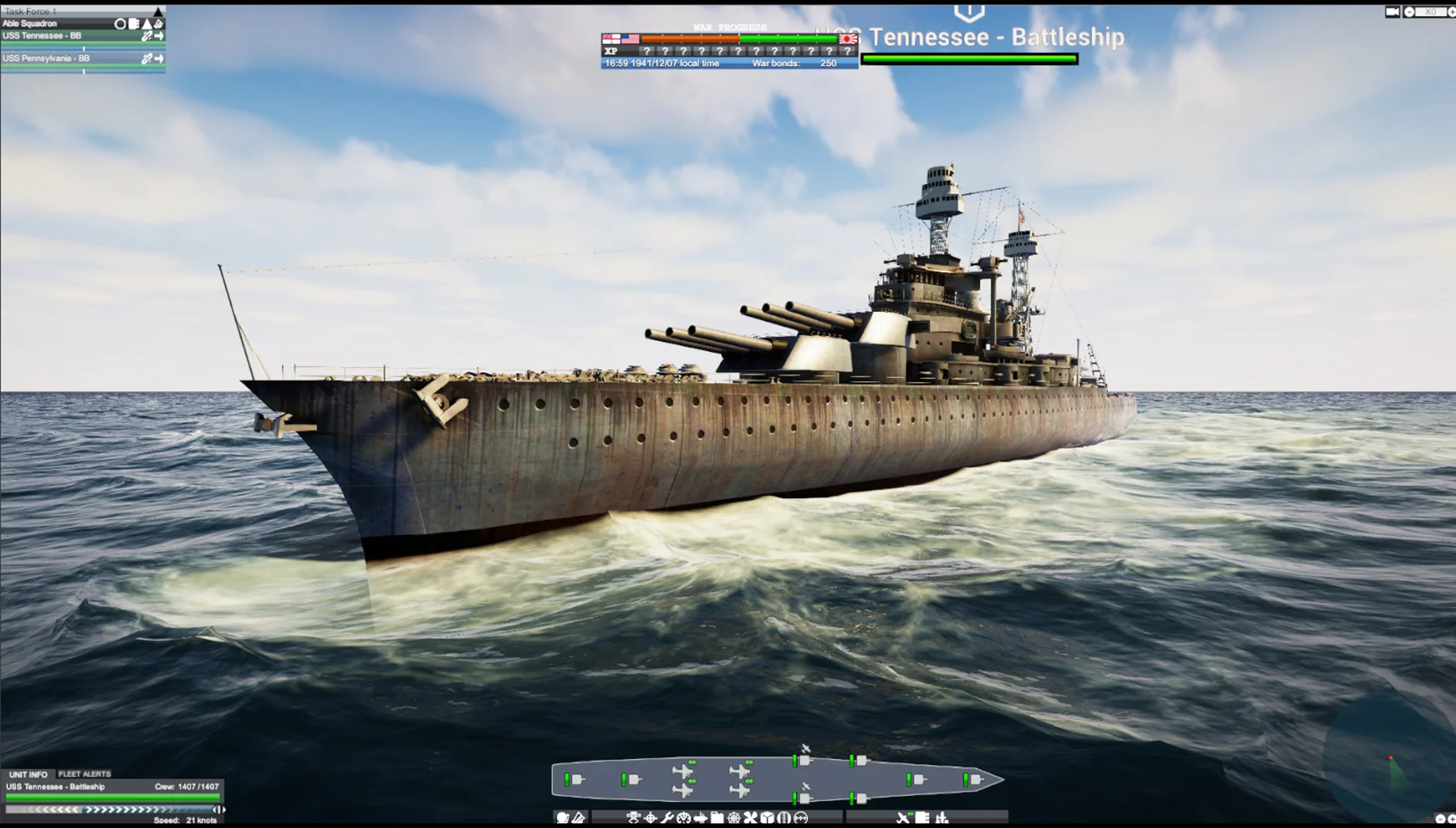Image resolution: width=1456 pixels, height=828 pixels.
Task: Toggle the follow link icon beside USS Tennessee
Action: click(x=146, y=36)
